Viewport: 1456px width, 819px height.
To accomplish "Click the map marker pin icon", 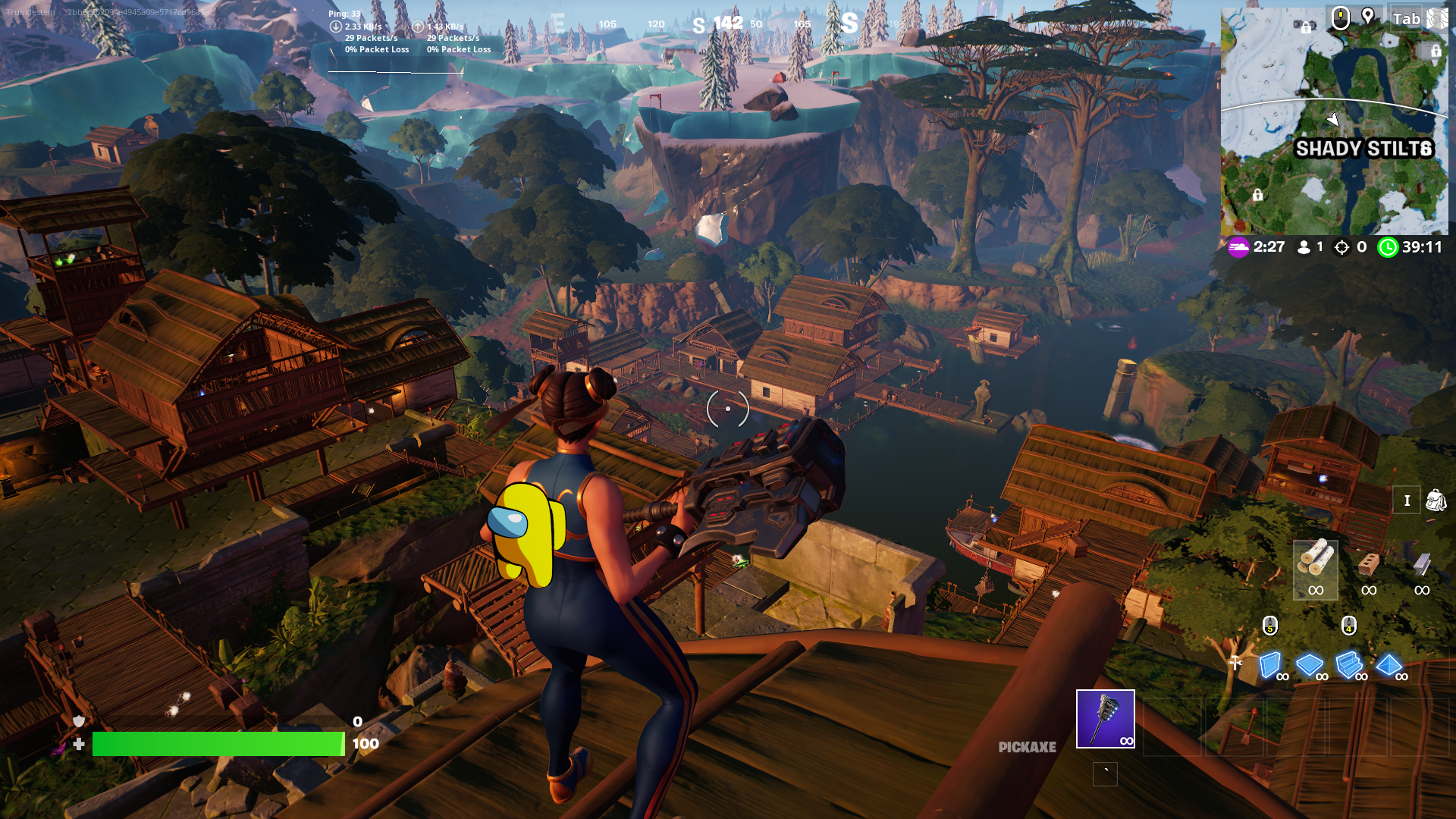I will 1368,17.
